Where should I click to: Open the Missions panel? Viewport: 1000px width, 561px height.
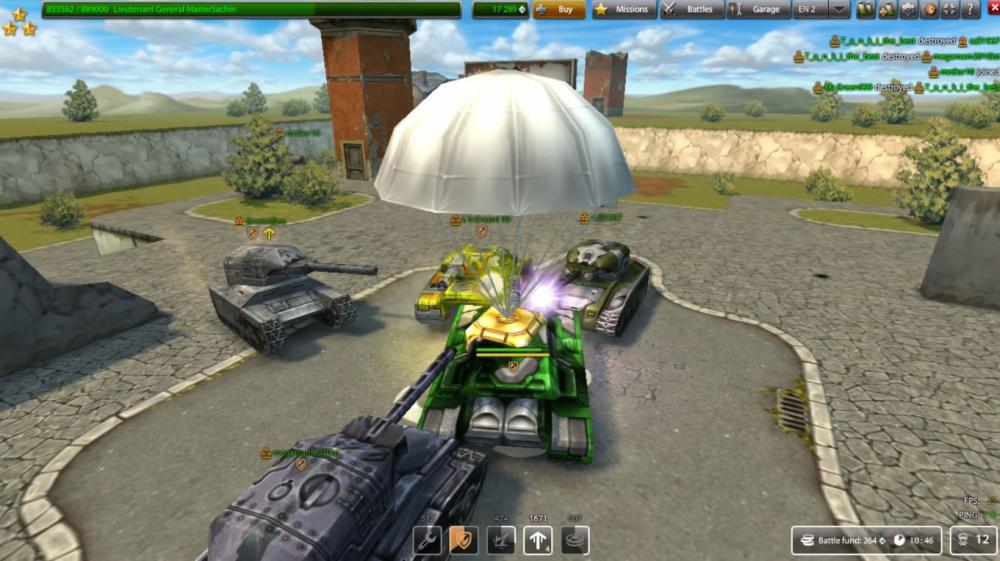624,9
